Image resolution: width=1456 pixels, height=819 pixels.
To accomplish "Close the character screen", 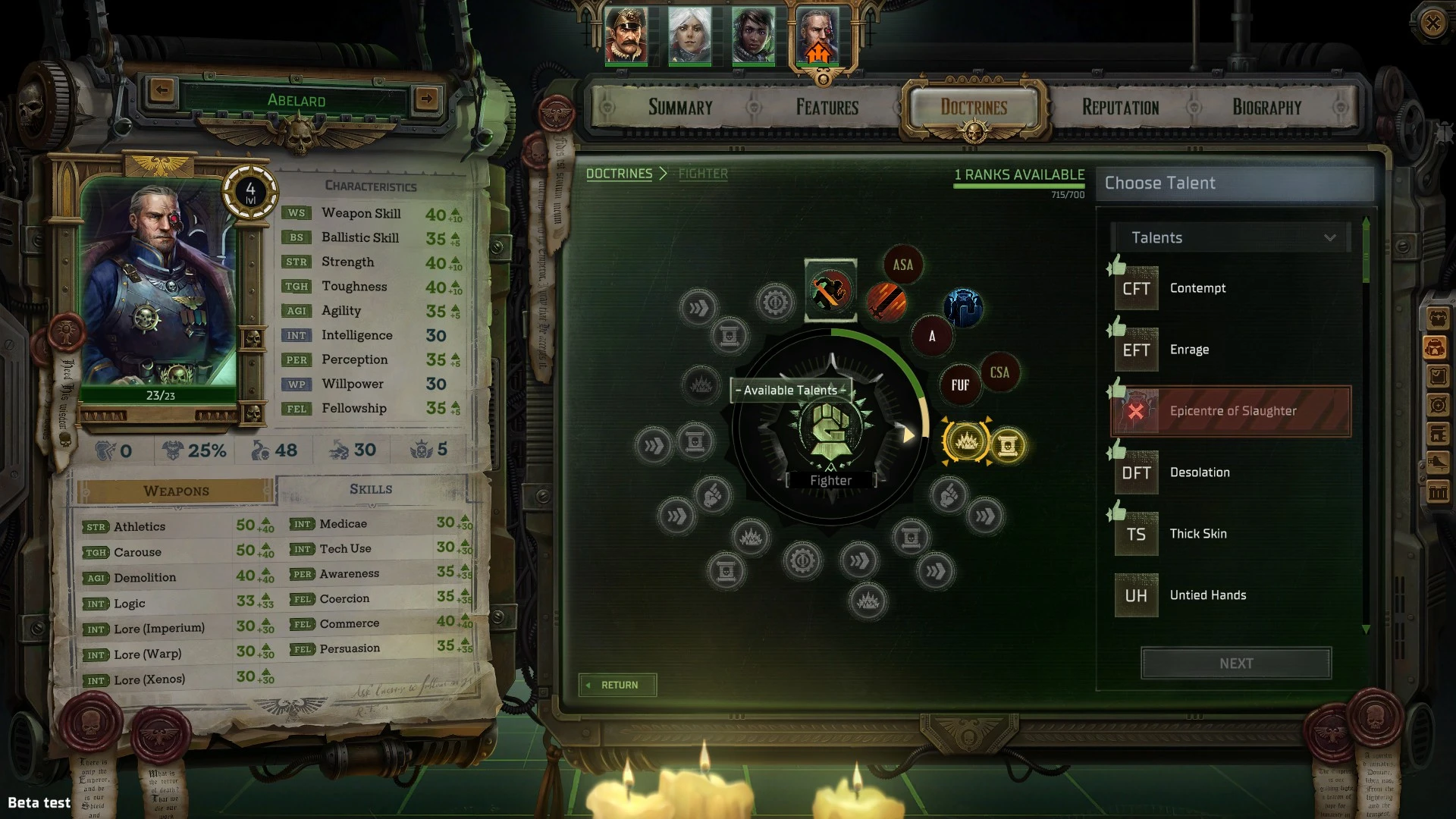I will (1432, 24).
